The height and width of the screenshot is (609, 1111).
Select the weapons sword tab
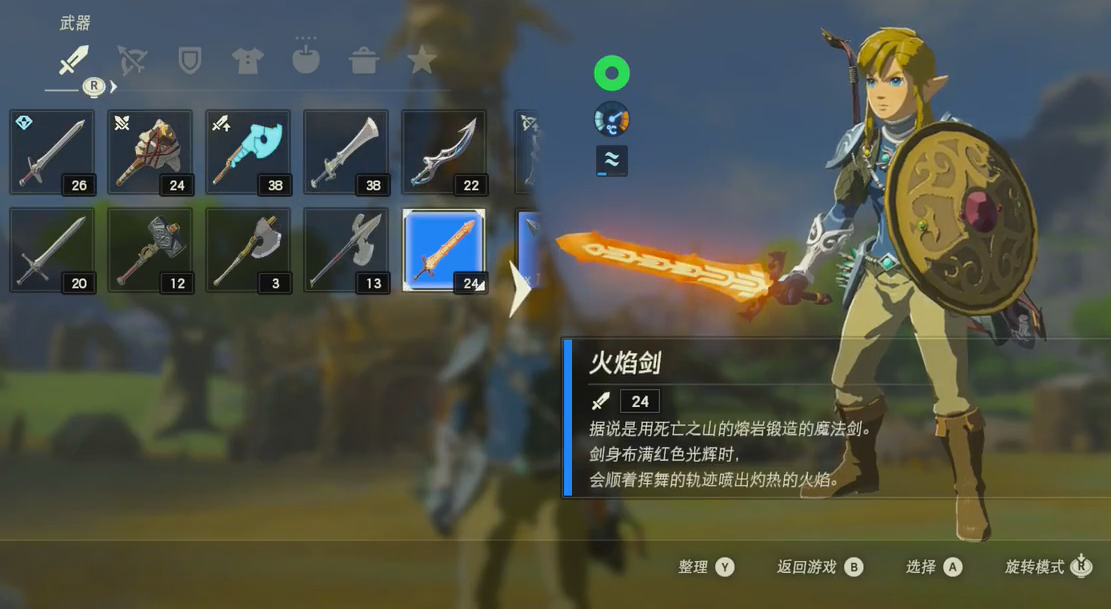tap(74, 61)
